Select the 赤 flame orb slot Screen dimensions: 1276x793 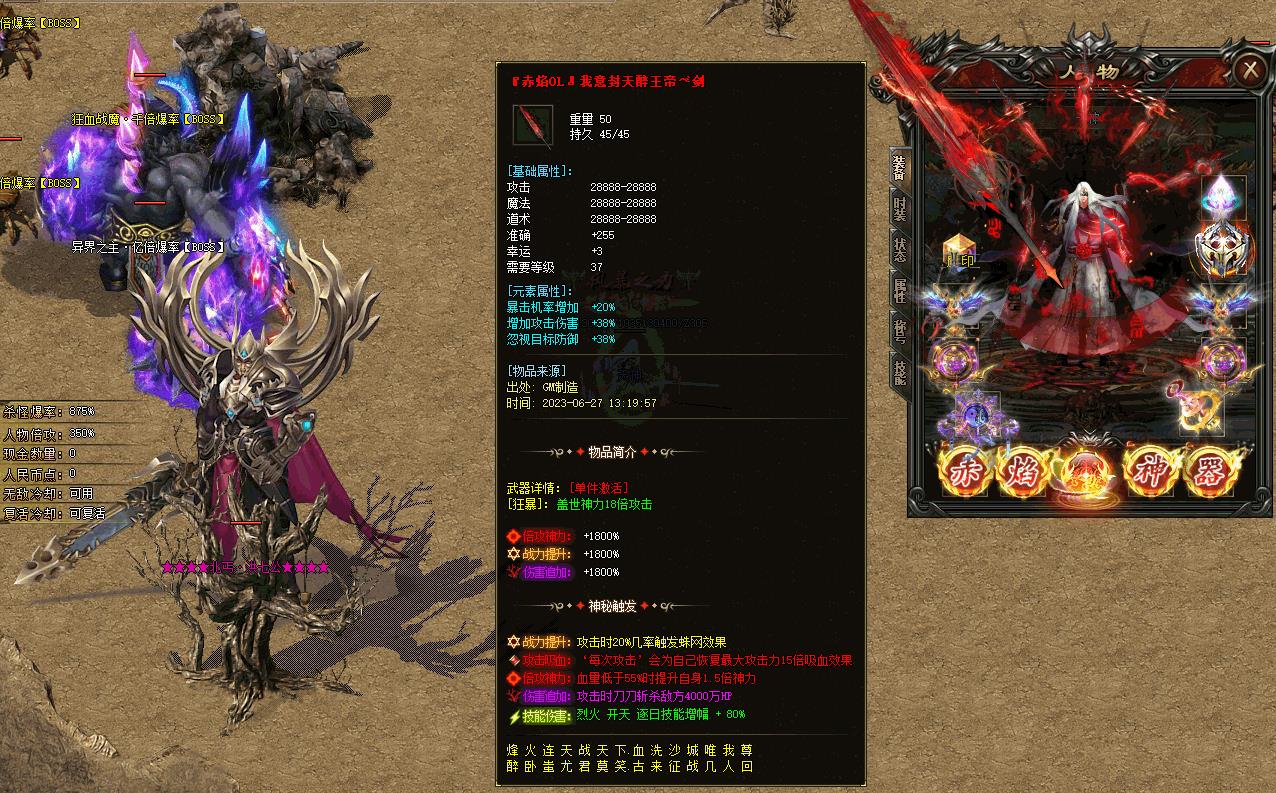[x=966, y=471]
